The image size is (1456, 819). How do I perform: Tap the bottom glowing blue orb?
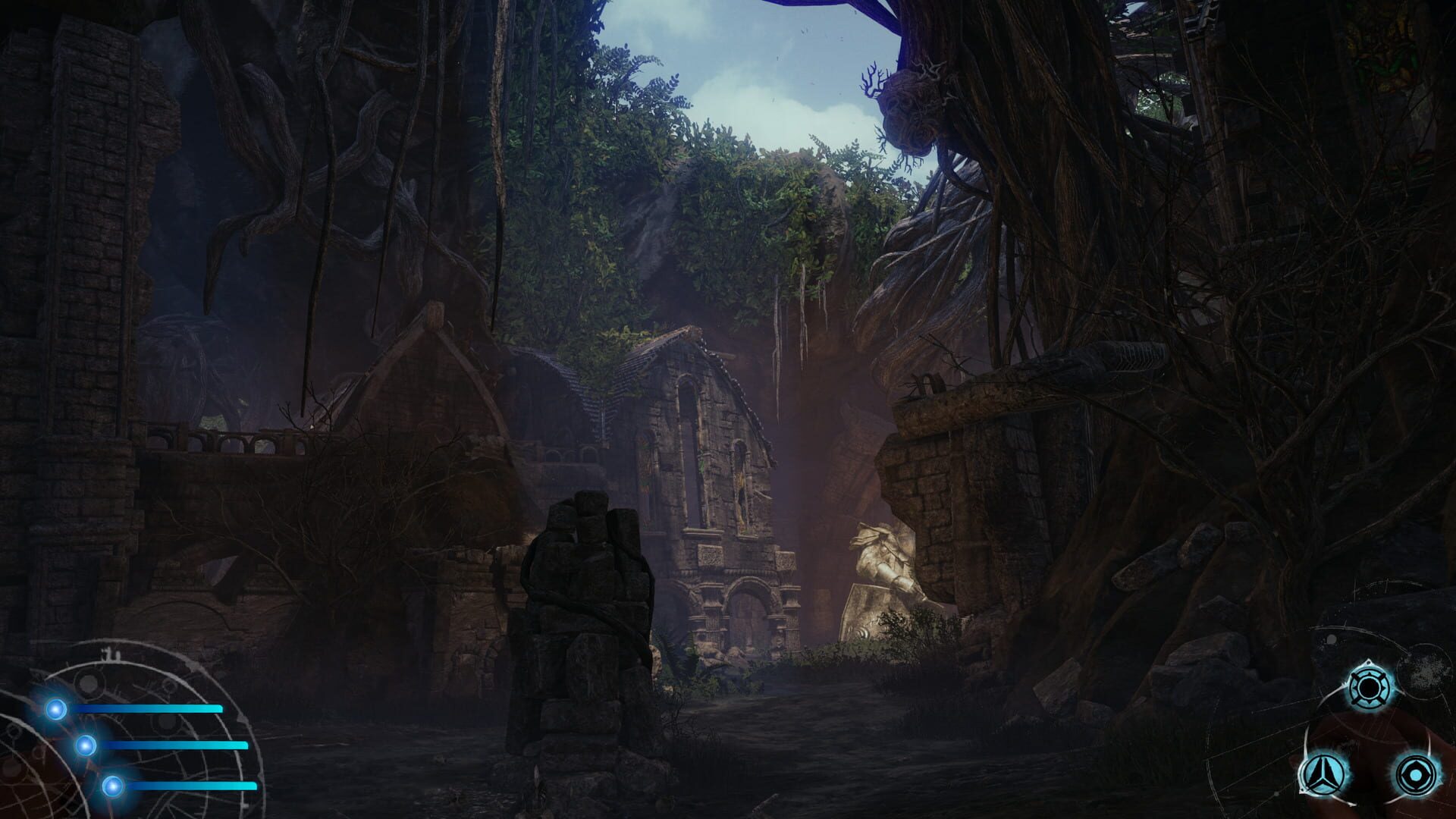[113, 786]
